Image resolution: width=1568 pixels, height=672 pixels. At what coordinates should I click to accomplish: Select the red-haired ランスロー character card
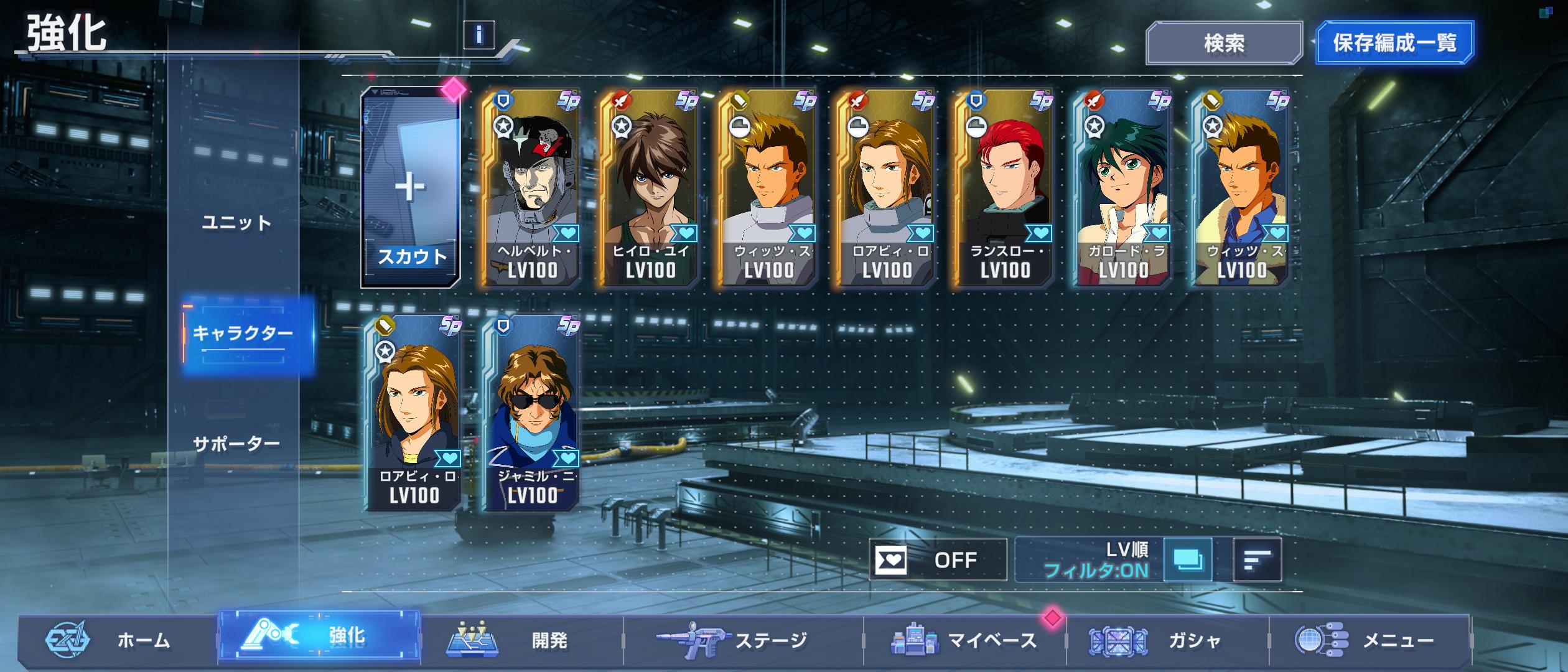(1003, 188)
